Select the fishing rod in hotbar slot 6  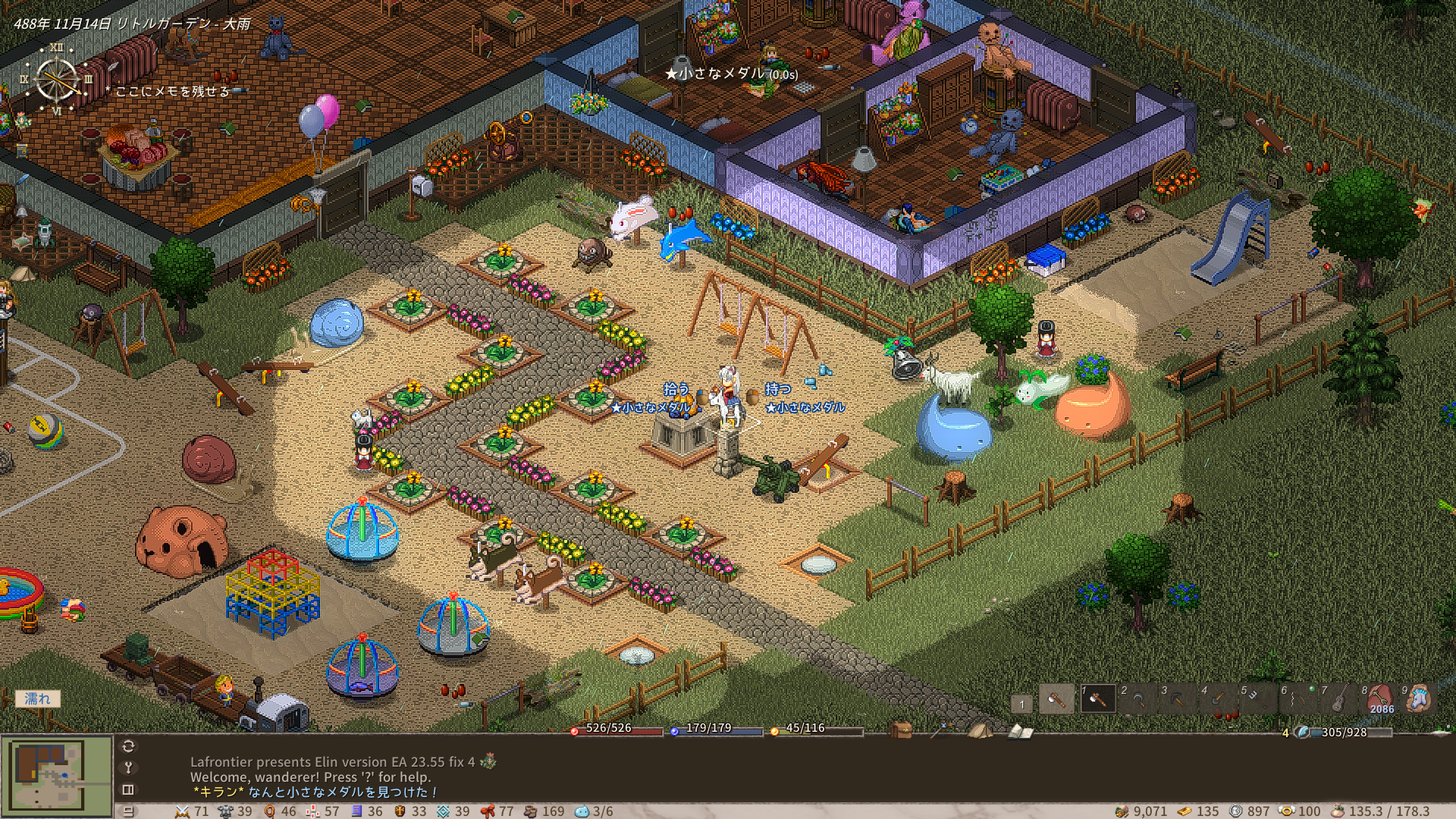1298,699
